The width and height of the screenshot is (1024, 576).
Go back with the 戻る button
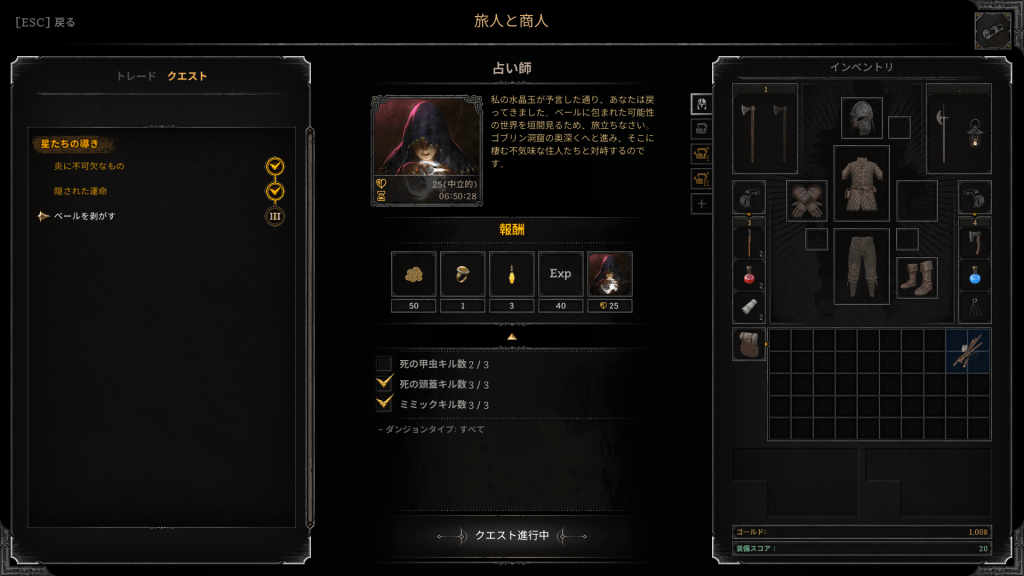45,22
